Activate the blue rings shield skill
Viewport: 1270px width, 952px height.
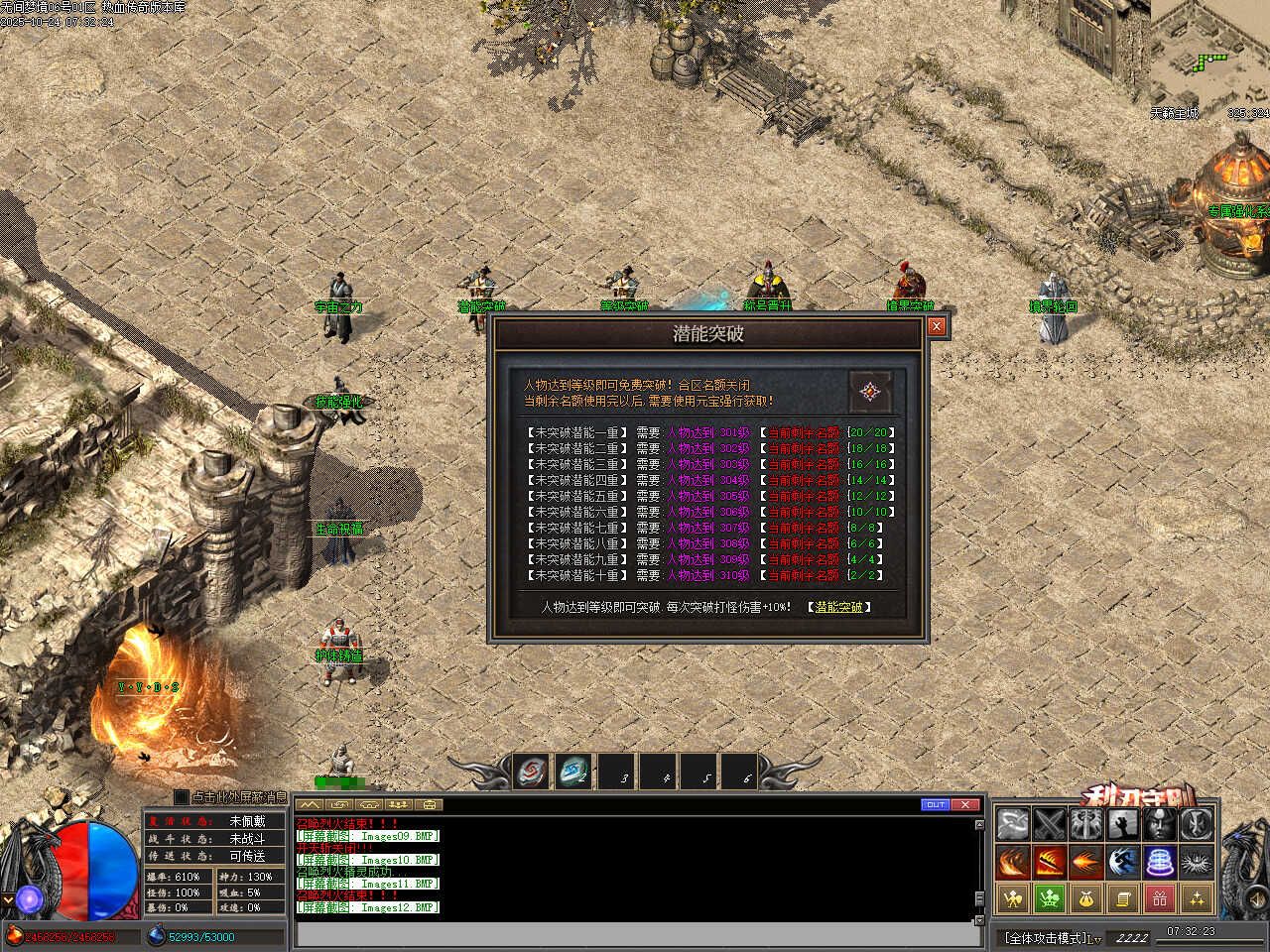1160,862
